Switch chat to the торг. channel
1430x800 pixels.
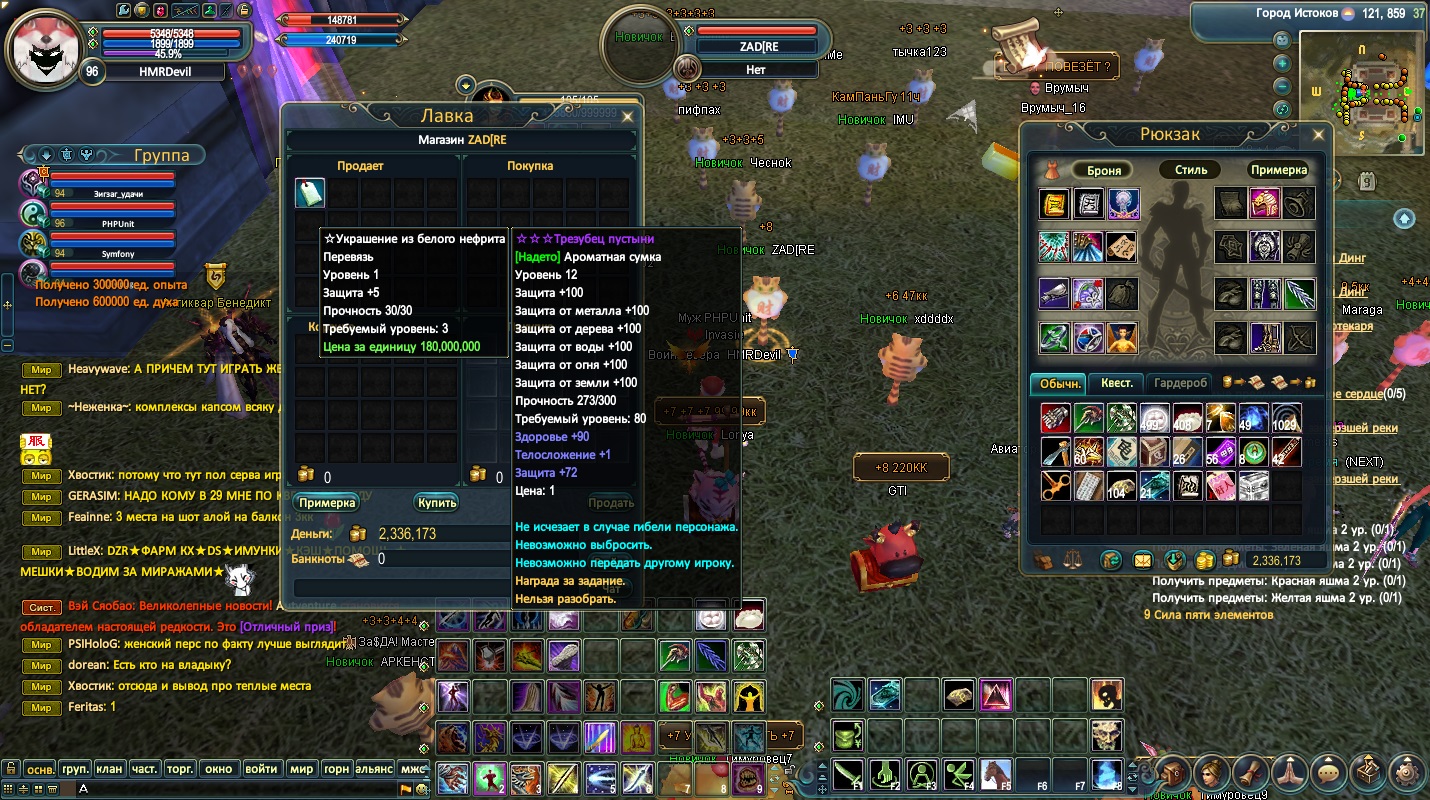(x=180, y=769)
